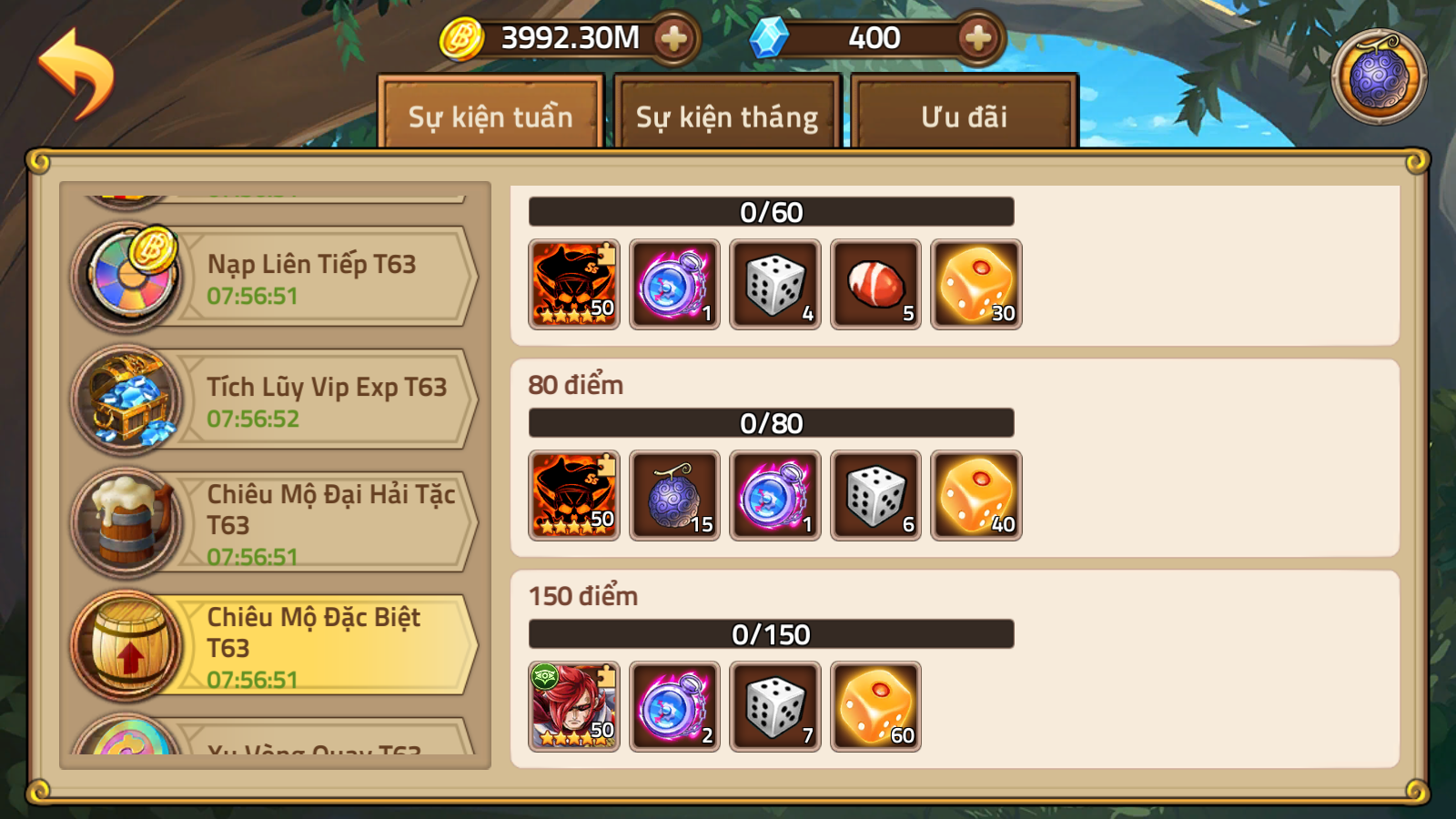View the purple pocket watch reward x2
Image resolution: width=1456 pixels, height=819 pixels.
coord(674,706)
